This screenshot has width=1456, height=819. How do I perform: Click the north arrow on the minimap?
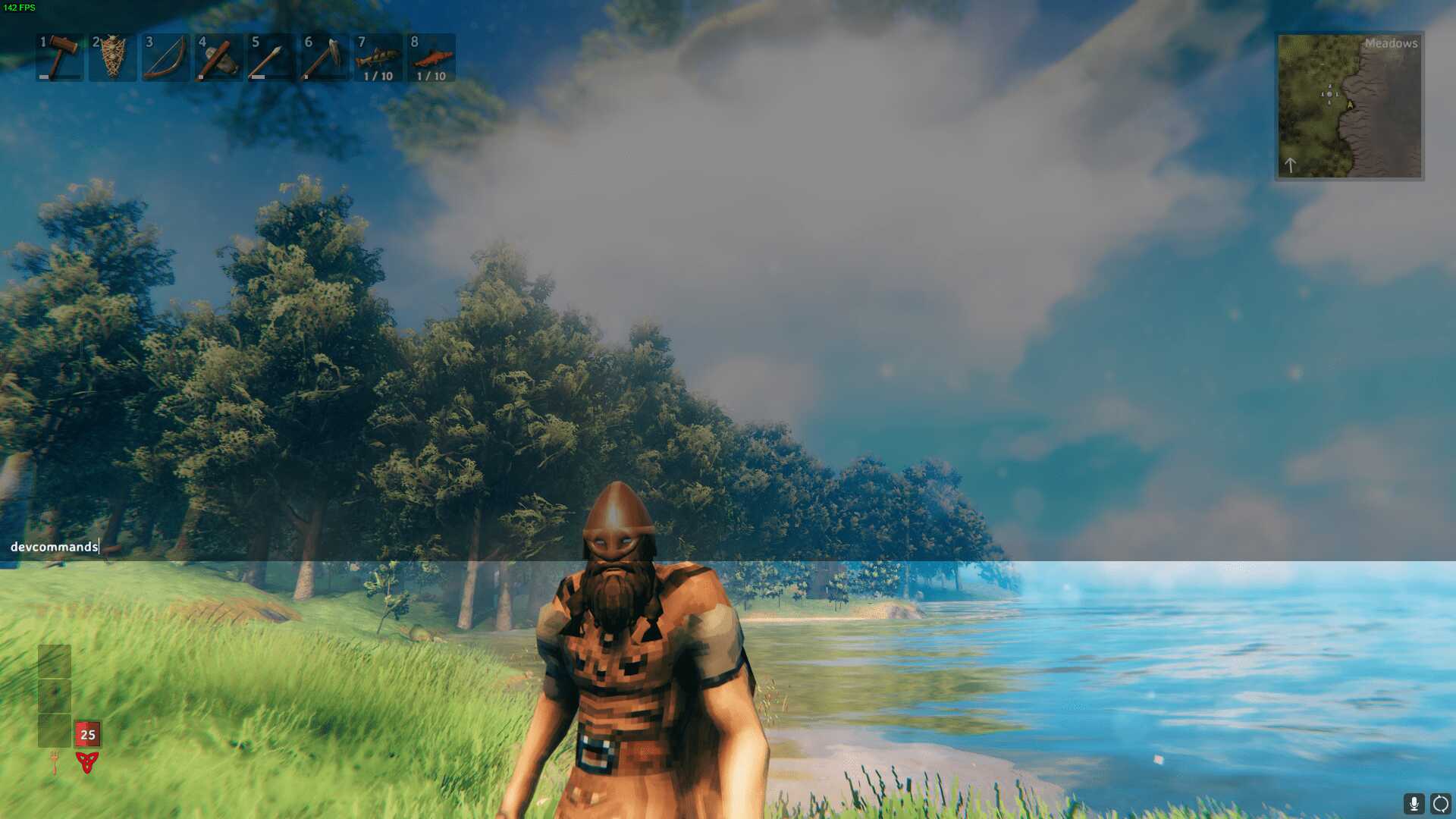click(x=1291, y=164)
